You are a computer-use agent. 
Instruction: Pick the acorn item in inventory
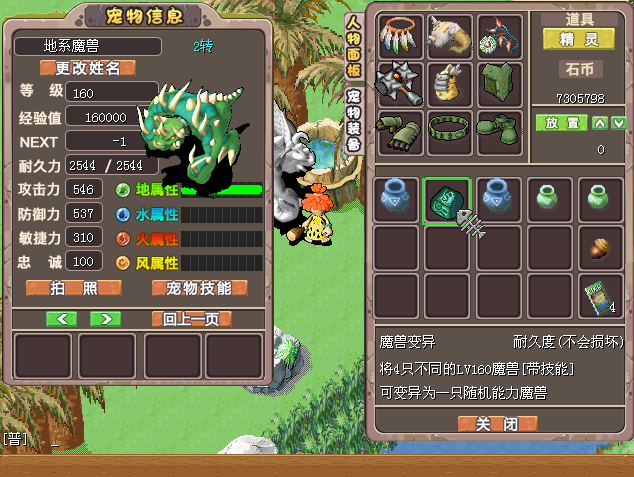click(600, 247)
